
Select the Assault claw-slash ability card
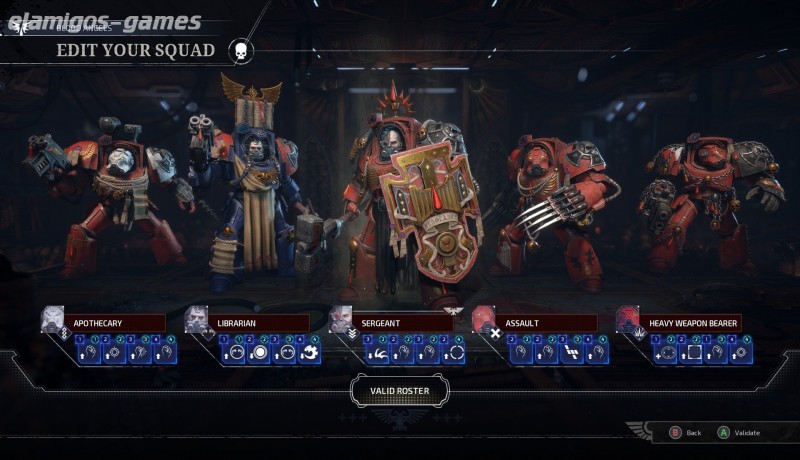coord(573,351)
